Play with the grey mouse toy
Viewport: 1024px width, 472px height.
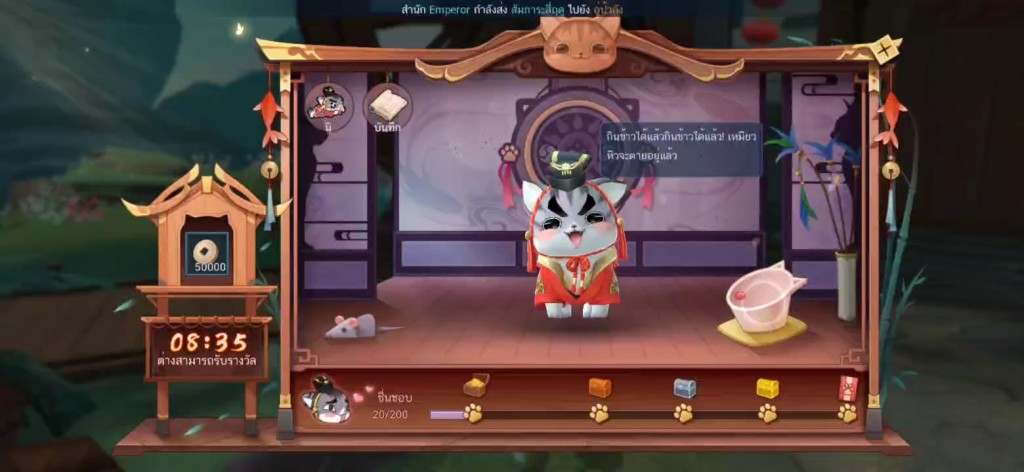356,325
